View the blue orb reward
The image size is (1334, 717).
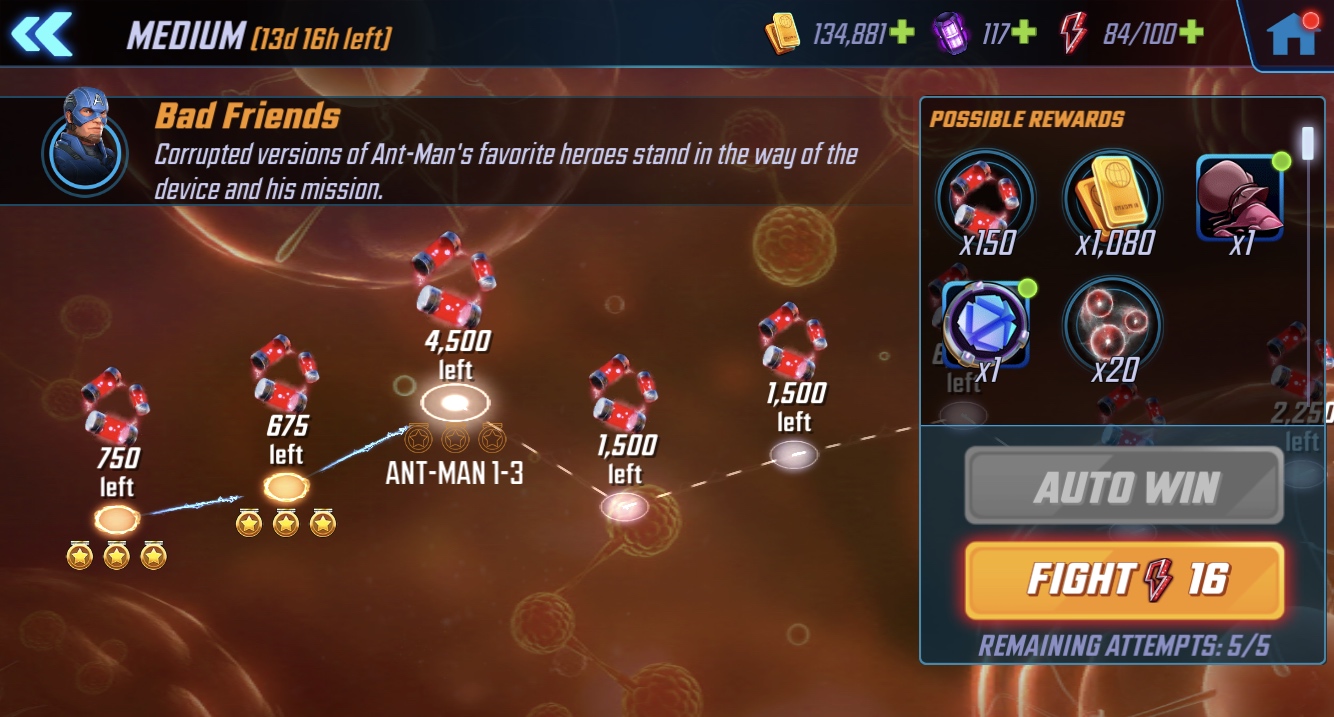click(x=986, y=325)
